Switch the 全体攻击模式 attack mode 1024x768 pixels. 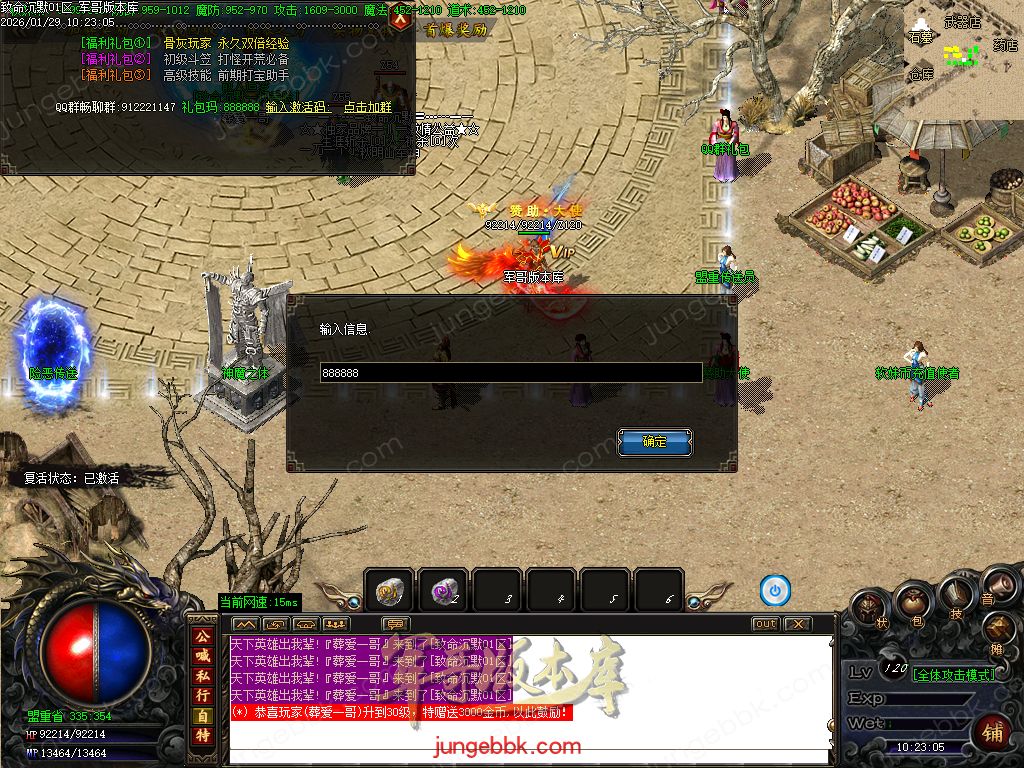click(x=953, y=674)
